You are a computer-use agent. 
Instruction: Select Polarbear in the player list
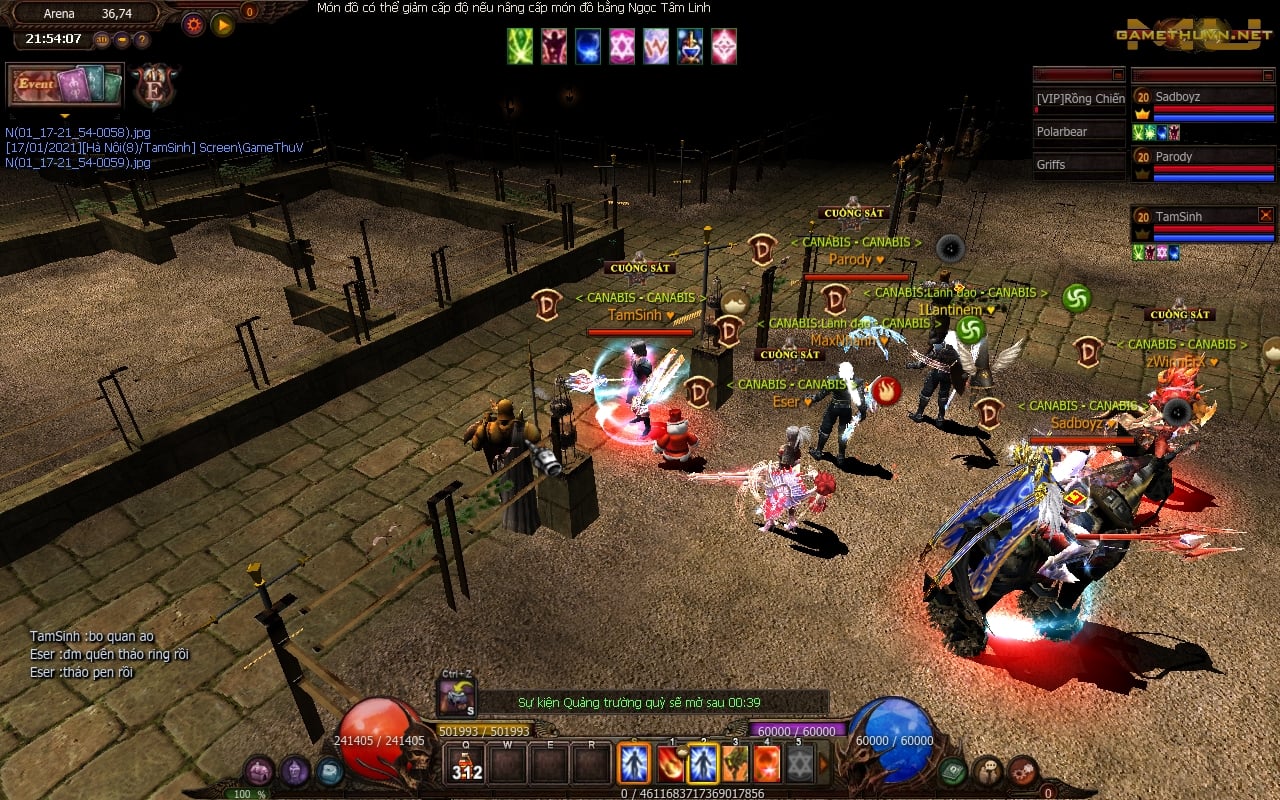click(x=1079, y=132)
